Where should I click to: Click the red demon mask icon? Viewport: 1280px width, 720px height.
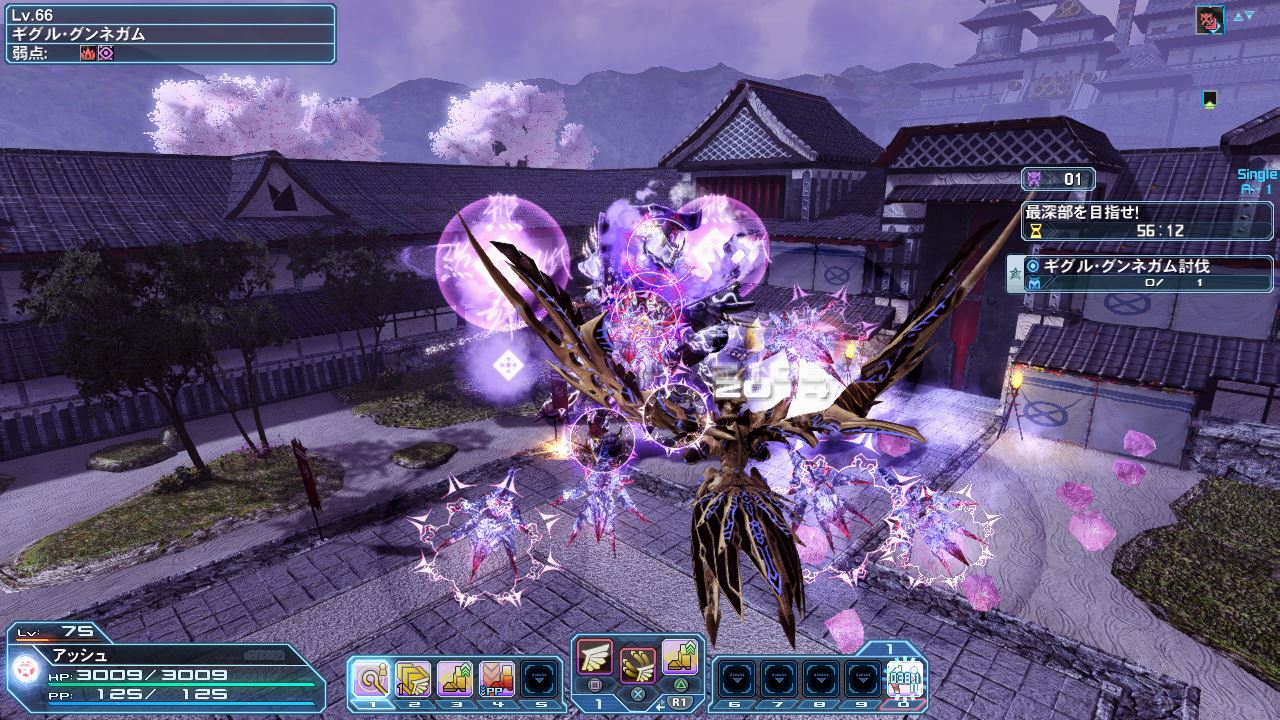click(x=1209, y=19)
